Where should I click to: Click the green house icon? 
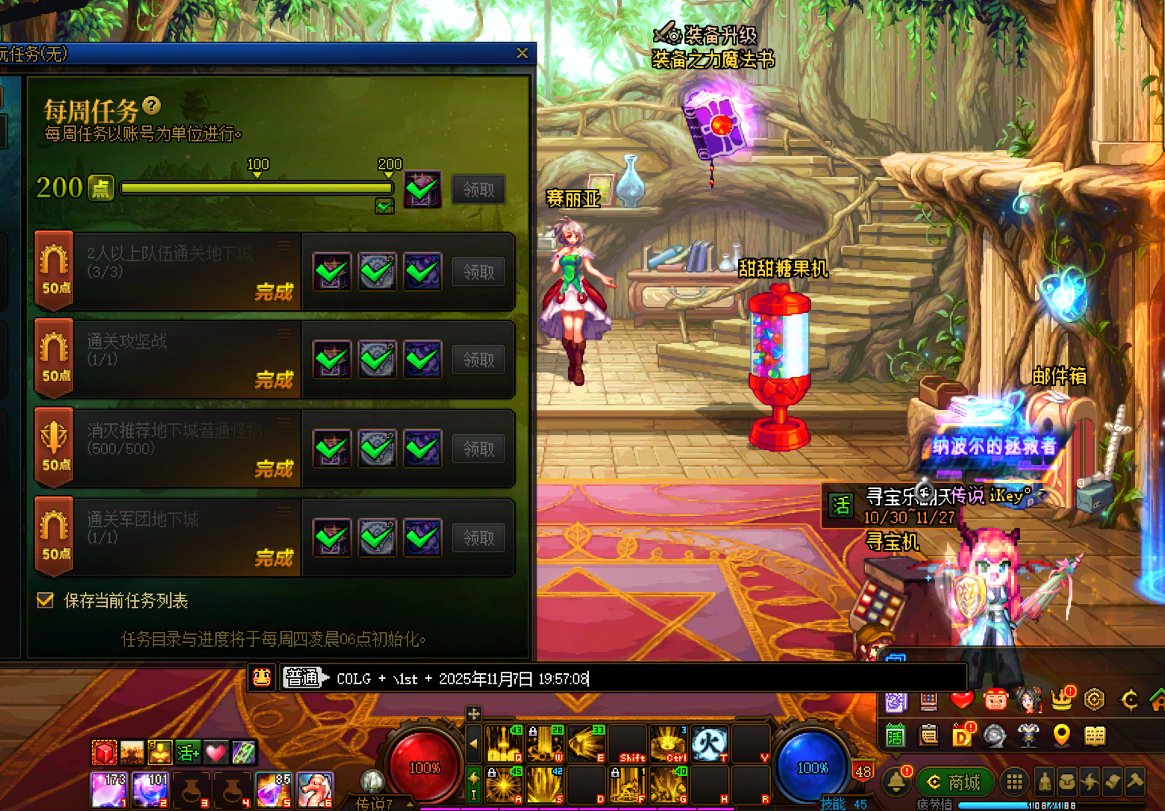click(1157, 699)
